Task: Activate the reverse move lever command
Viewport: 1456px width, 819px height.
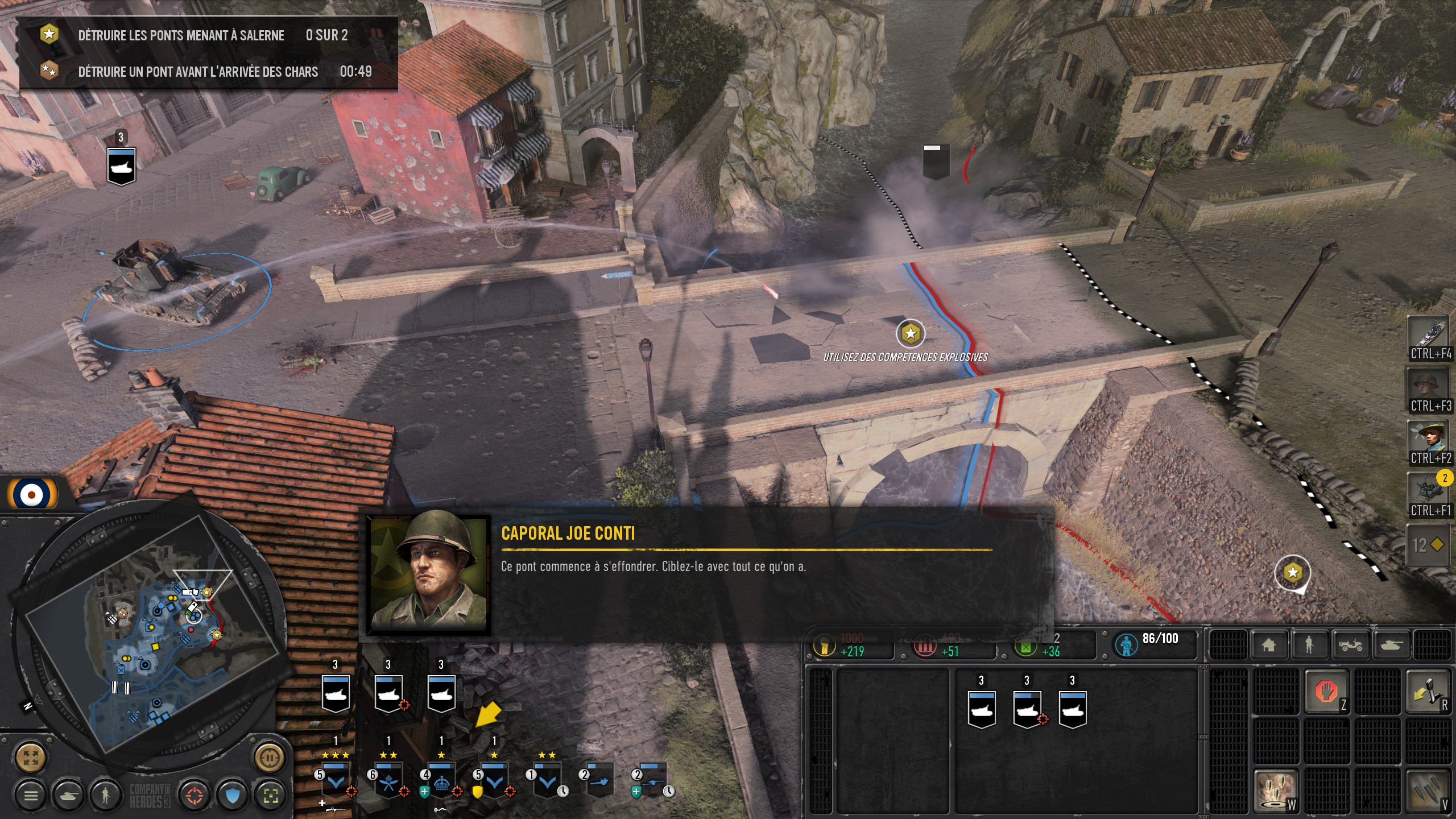Action: coord(1427,692)
